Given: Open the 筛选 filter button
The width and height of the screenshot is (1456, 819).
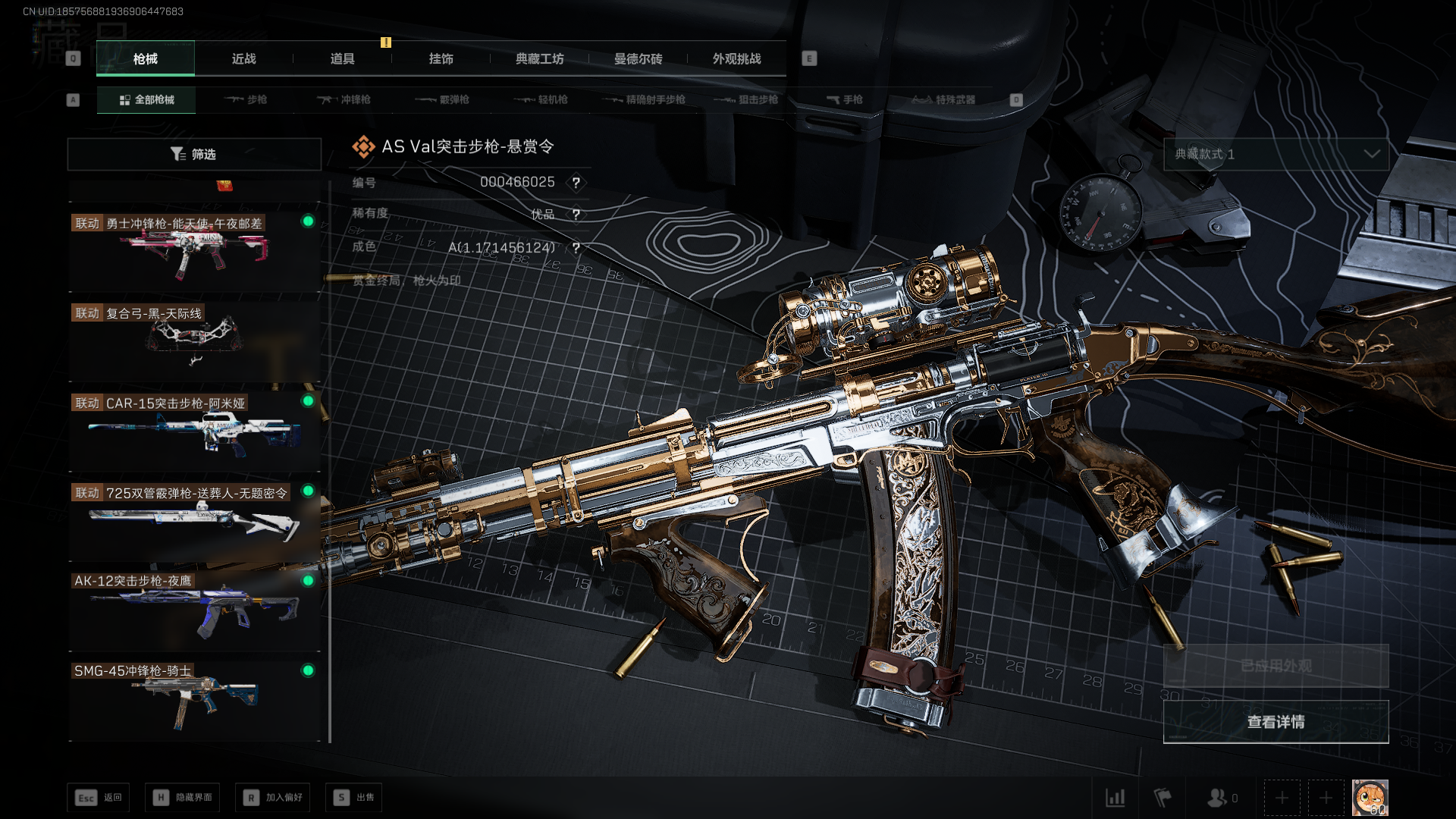Looking at the screenshot, I should pos(194,154).
